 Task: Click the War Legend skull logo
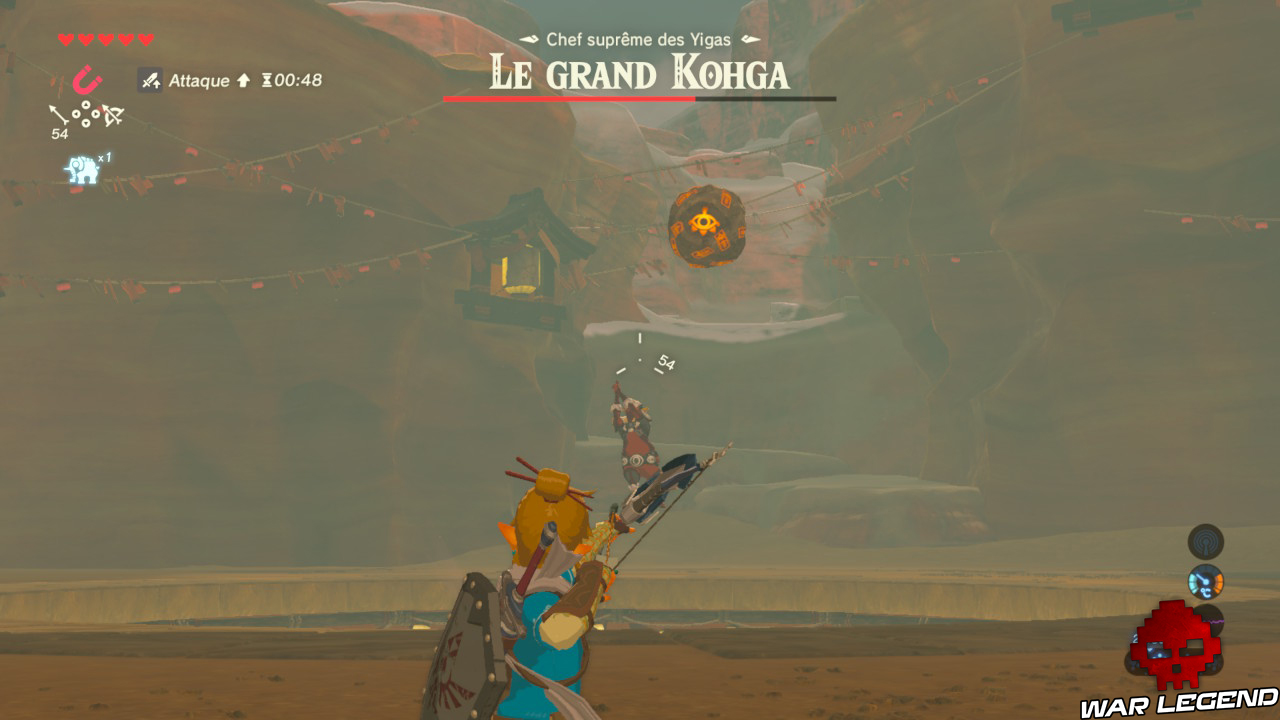pos(1176,645)
